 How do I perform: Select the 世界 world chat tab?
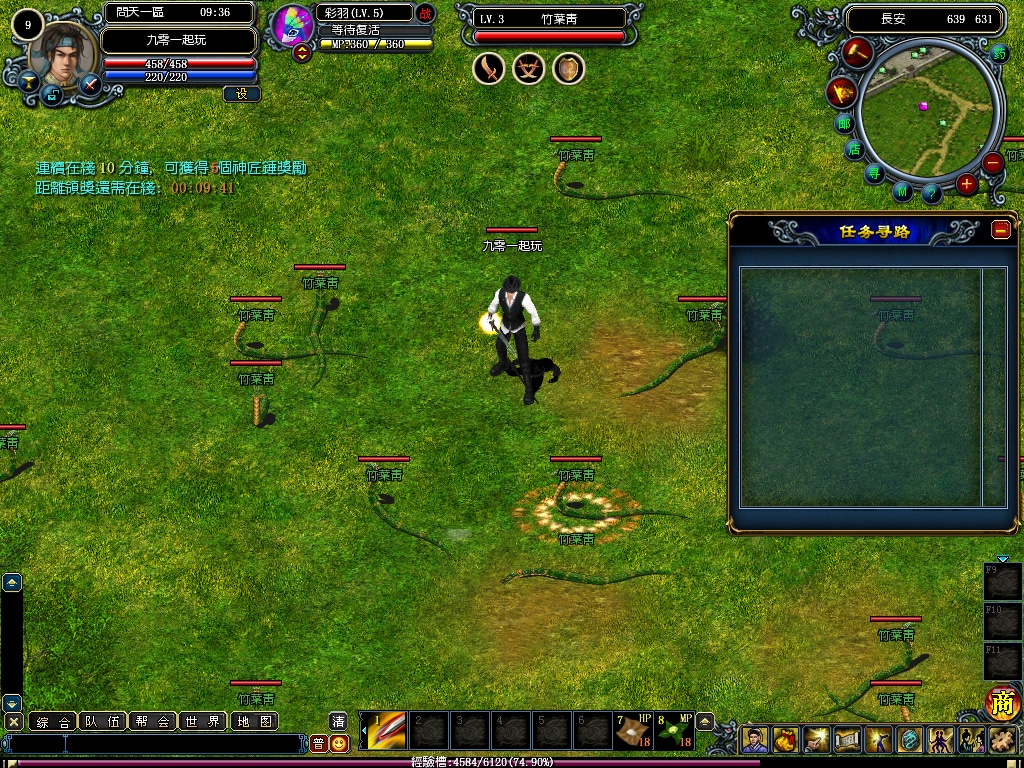pos(203,721)
